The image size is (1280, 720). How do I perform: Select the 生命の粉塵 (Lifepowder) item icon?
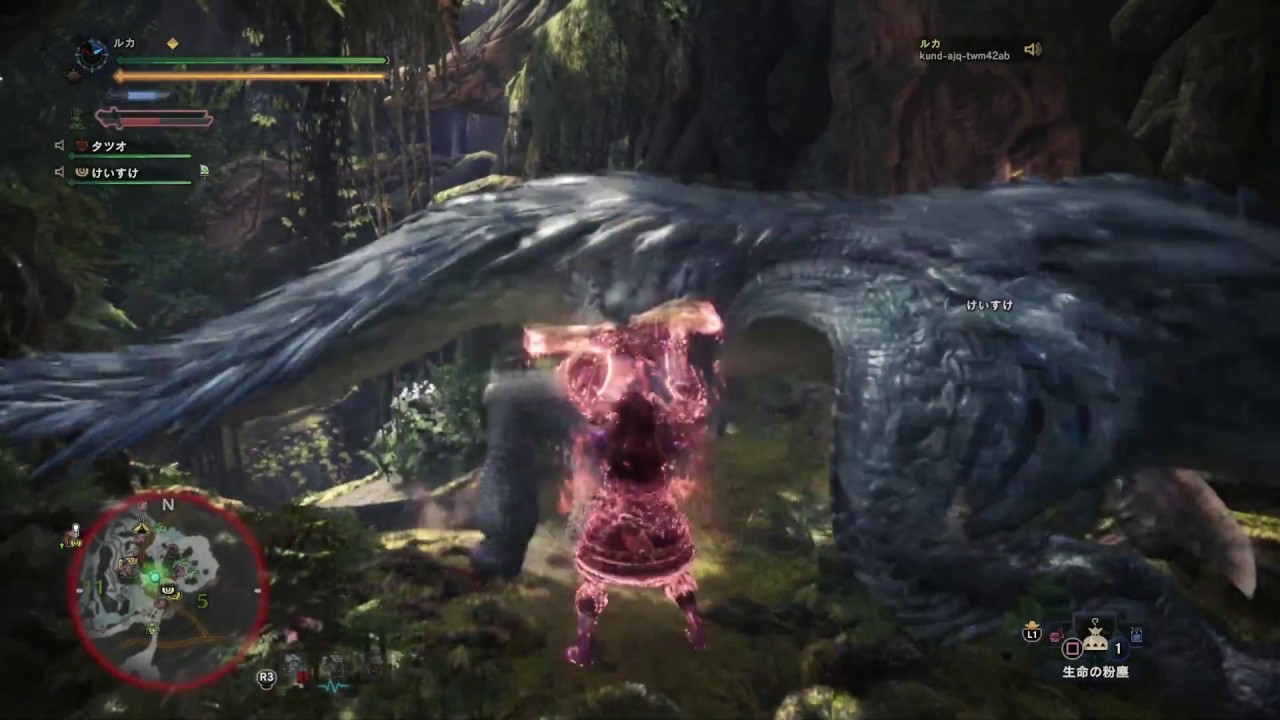click(1095, 637)
